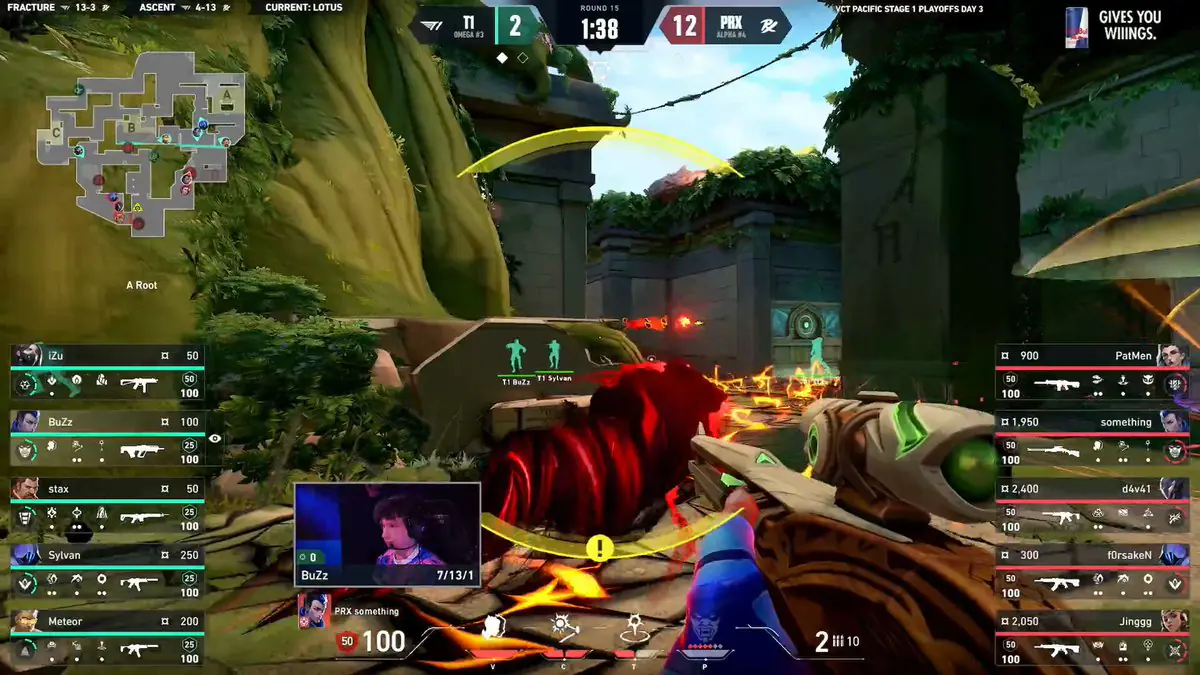
Task: Choose something's row in the PRX list
Action: click(1092, 438)
